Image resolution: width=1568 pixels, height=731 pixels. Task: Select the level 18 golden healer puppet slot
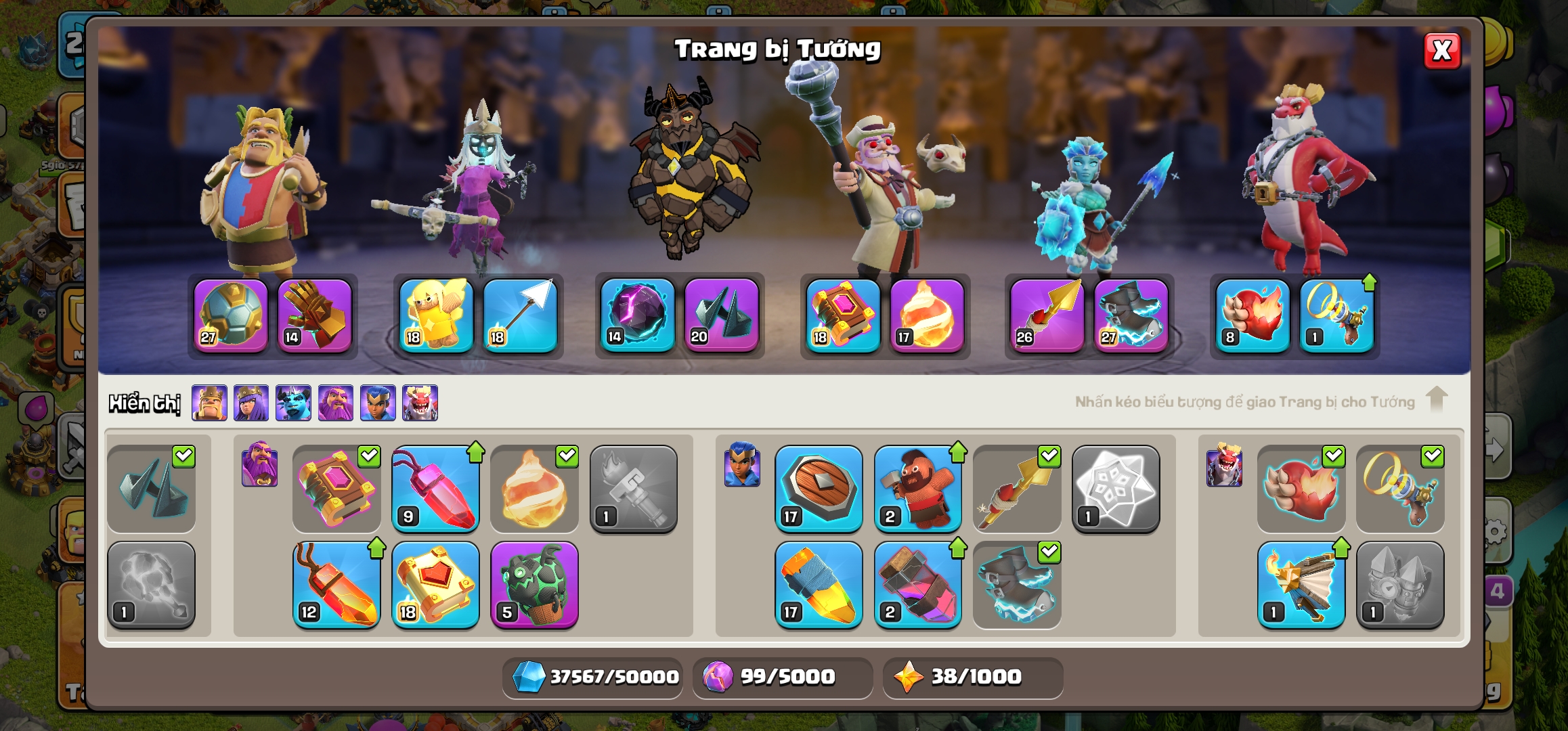[x=436, y=315]
